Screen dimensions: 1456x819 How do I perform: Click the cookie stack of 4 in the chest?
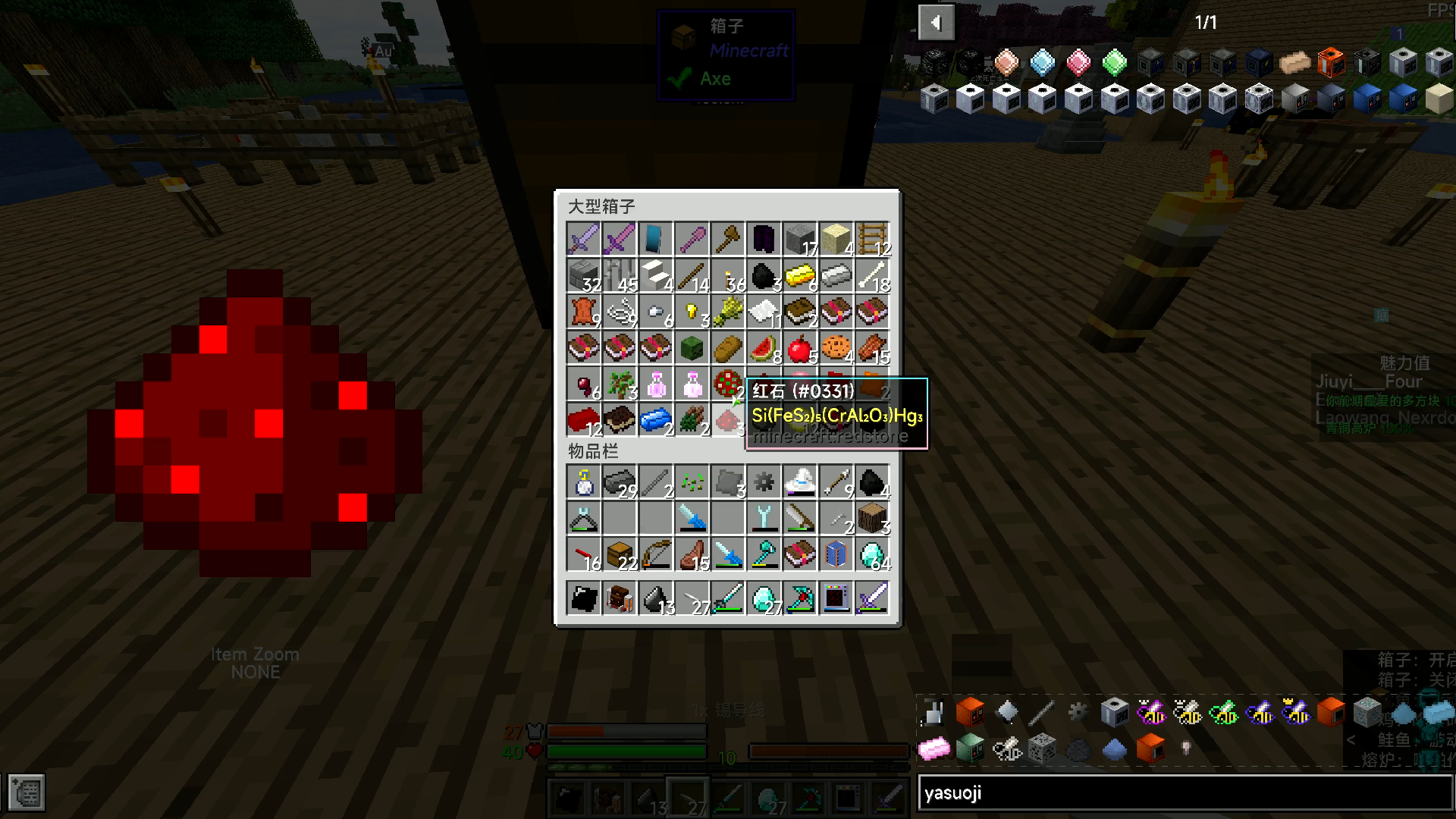point(837,347)
